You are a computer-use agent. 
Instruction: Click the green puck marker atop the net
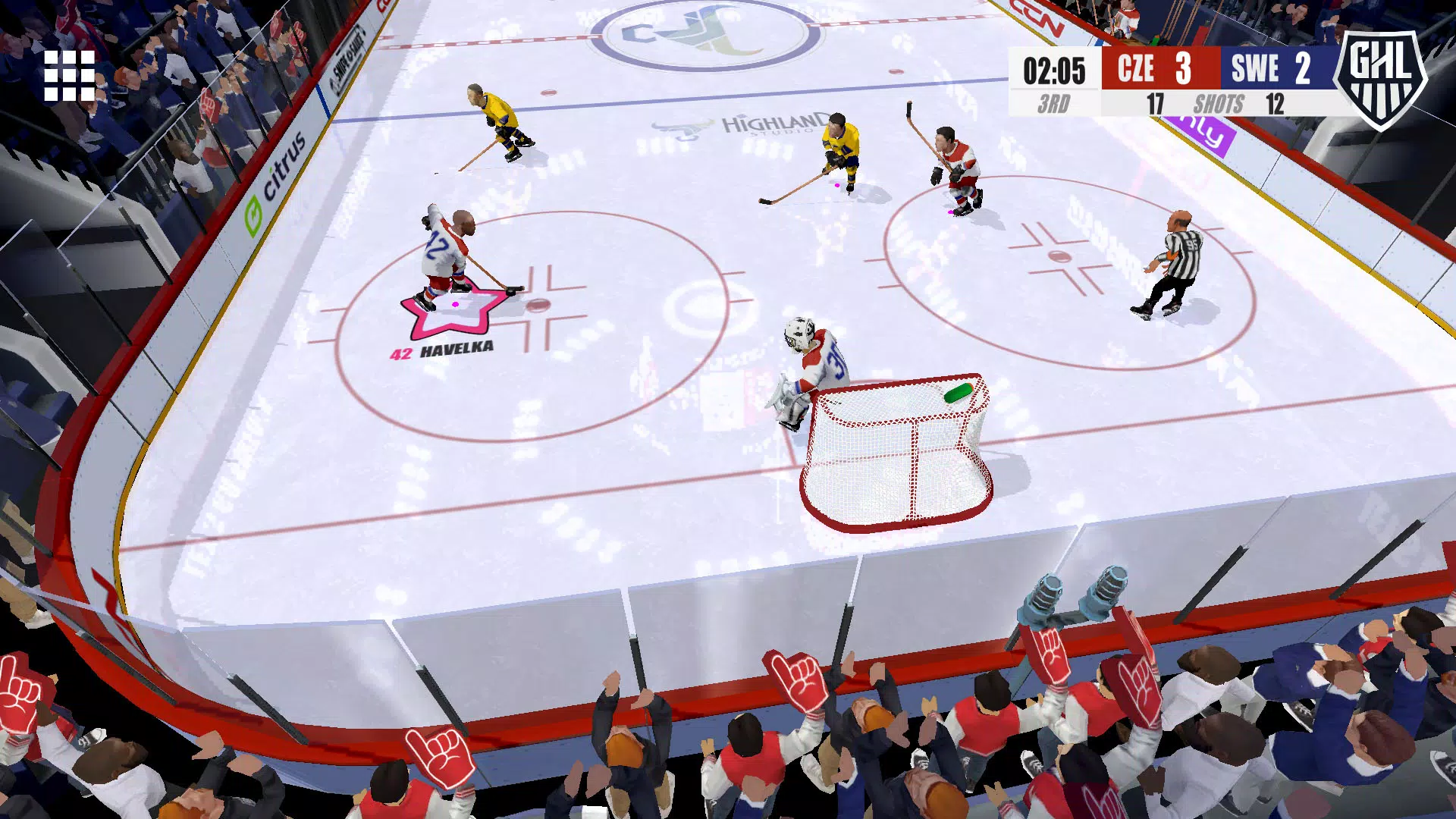(957, 393)
